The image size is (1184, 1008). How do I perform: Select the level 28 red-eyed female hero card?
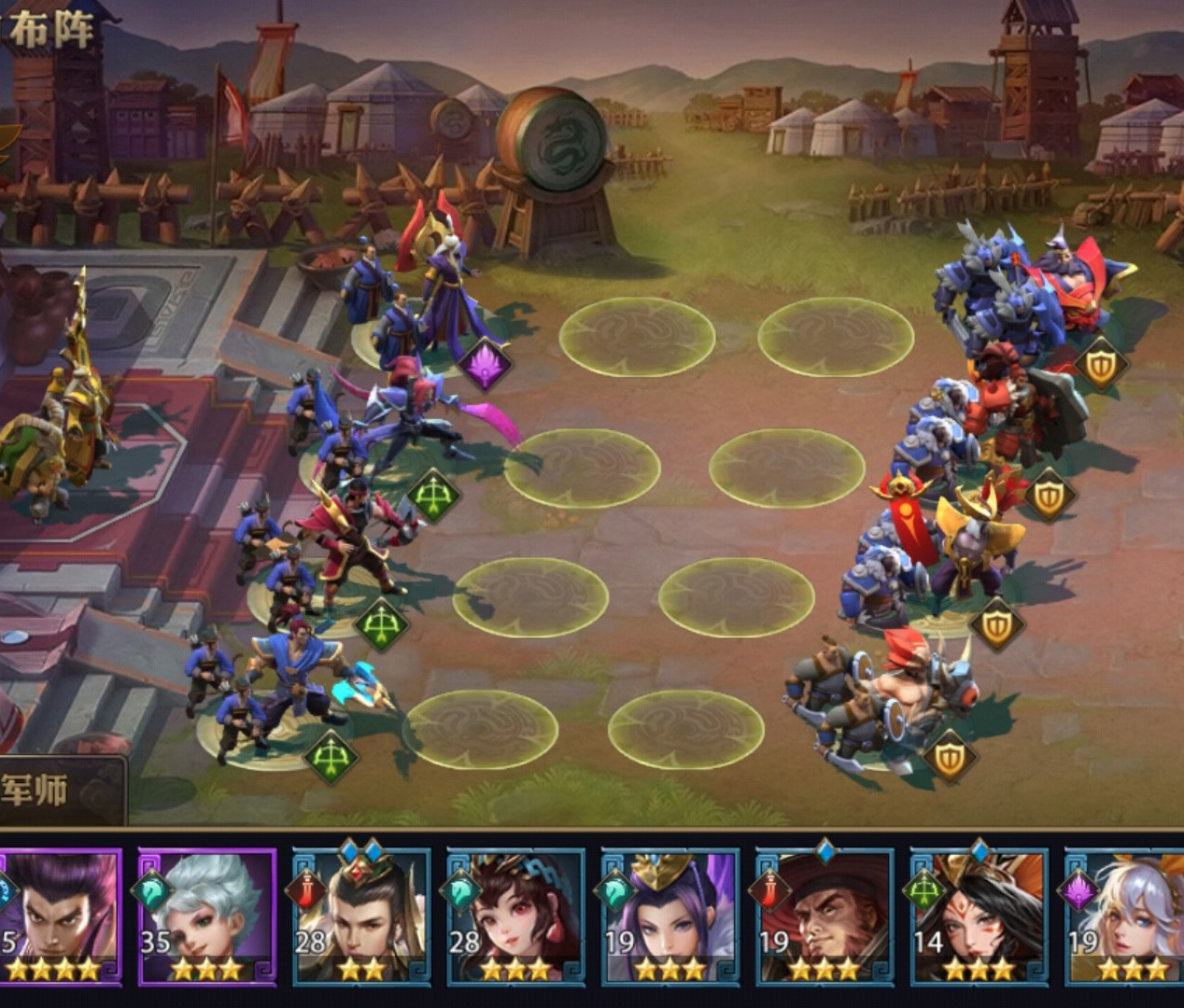click(515, 915)
